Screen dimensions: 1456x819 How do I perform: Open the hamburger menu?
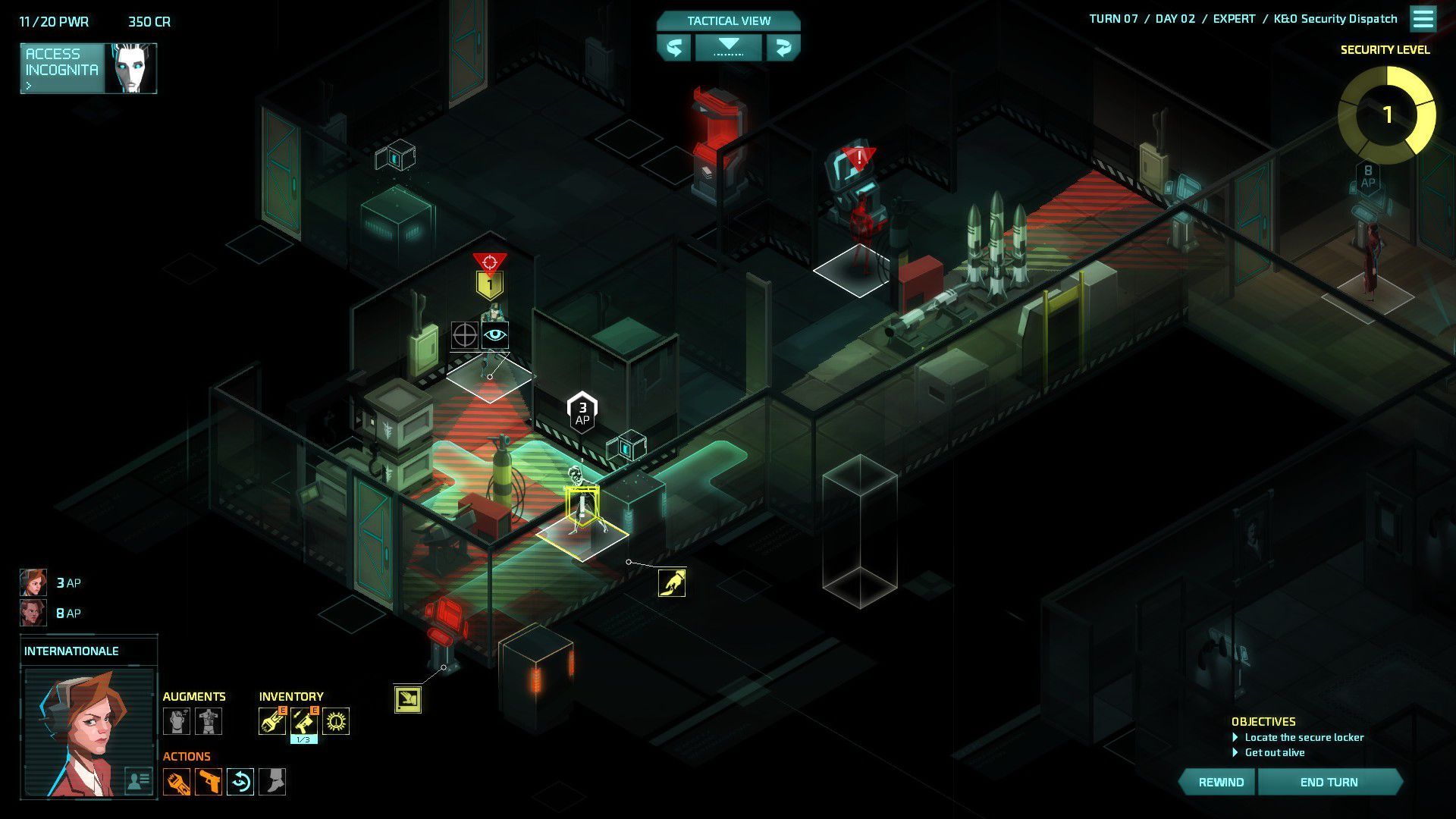[1423, 19]
